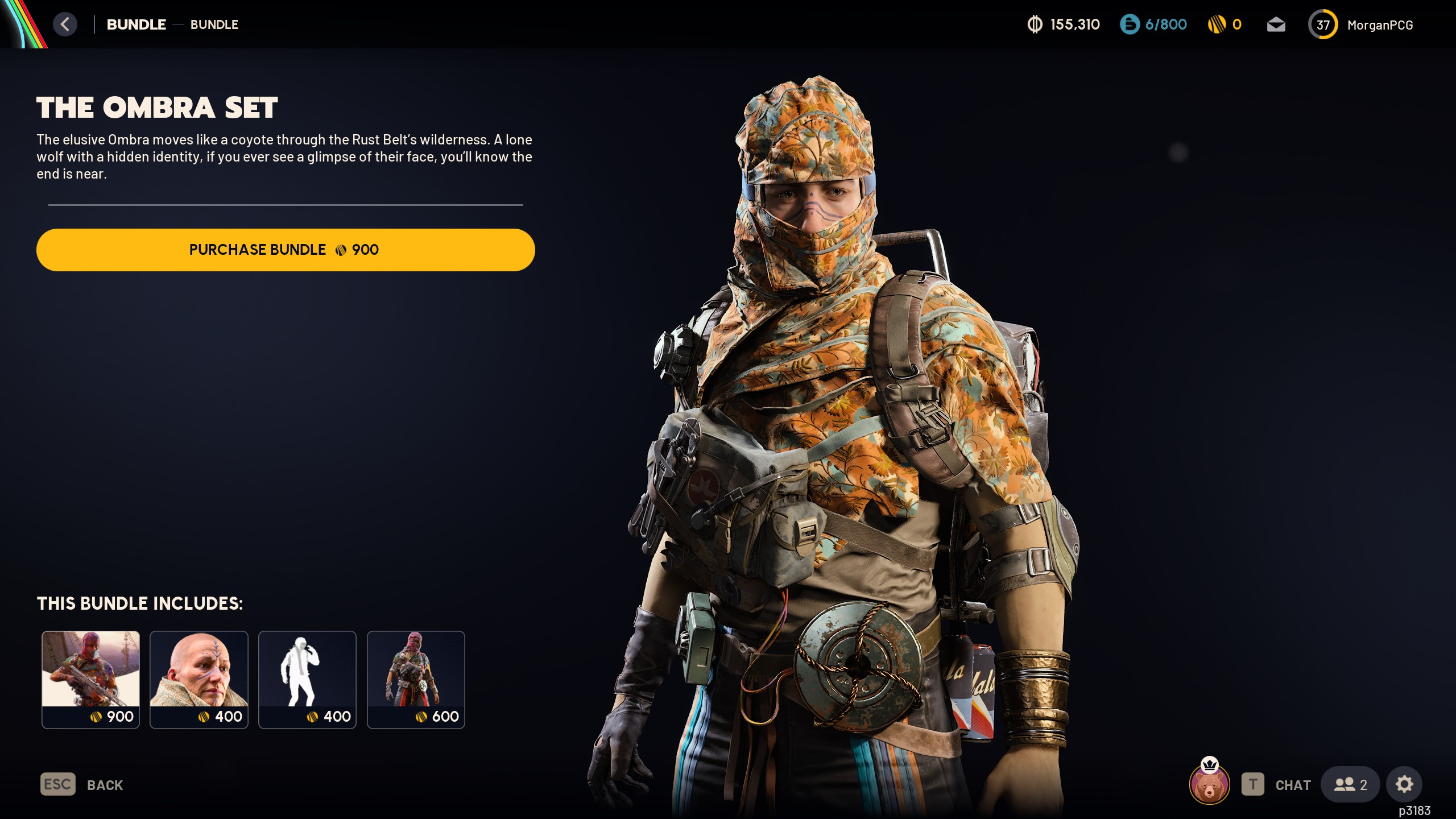Click the 155,310 currency icon
The image size is (1456, 819).
(x=1035, y=24)
